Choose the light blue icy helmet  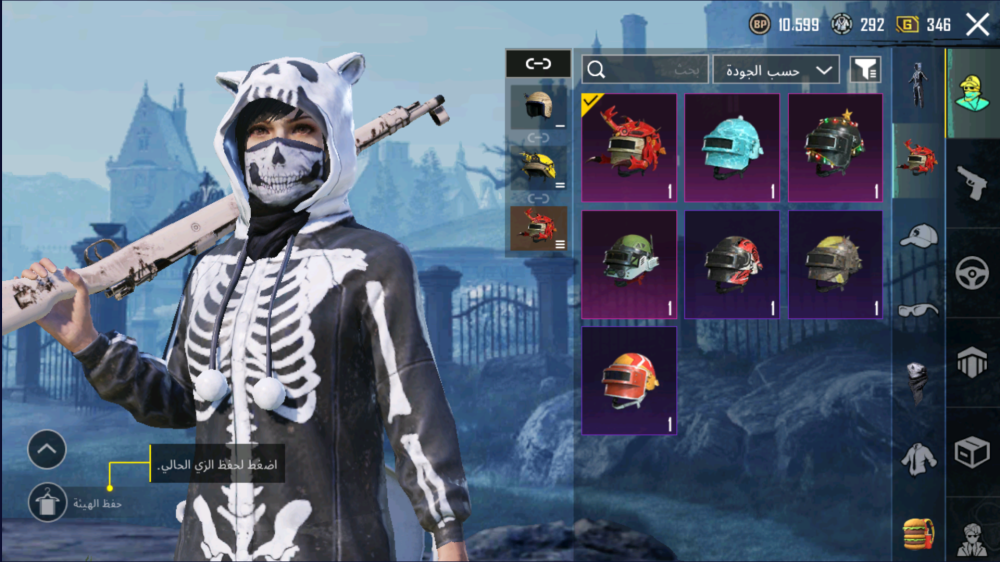pos(732,147)
